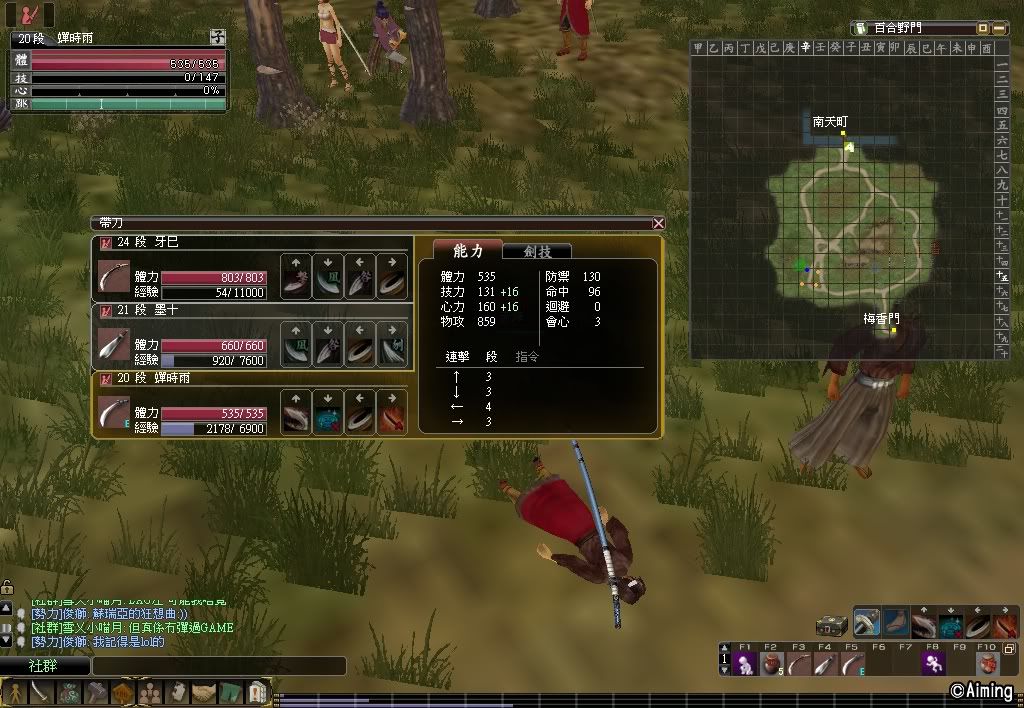The width and height of the screenshot is (1024, 708).
Task: Close the 帶刀 sword panel
Action: point(658,224)
